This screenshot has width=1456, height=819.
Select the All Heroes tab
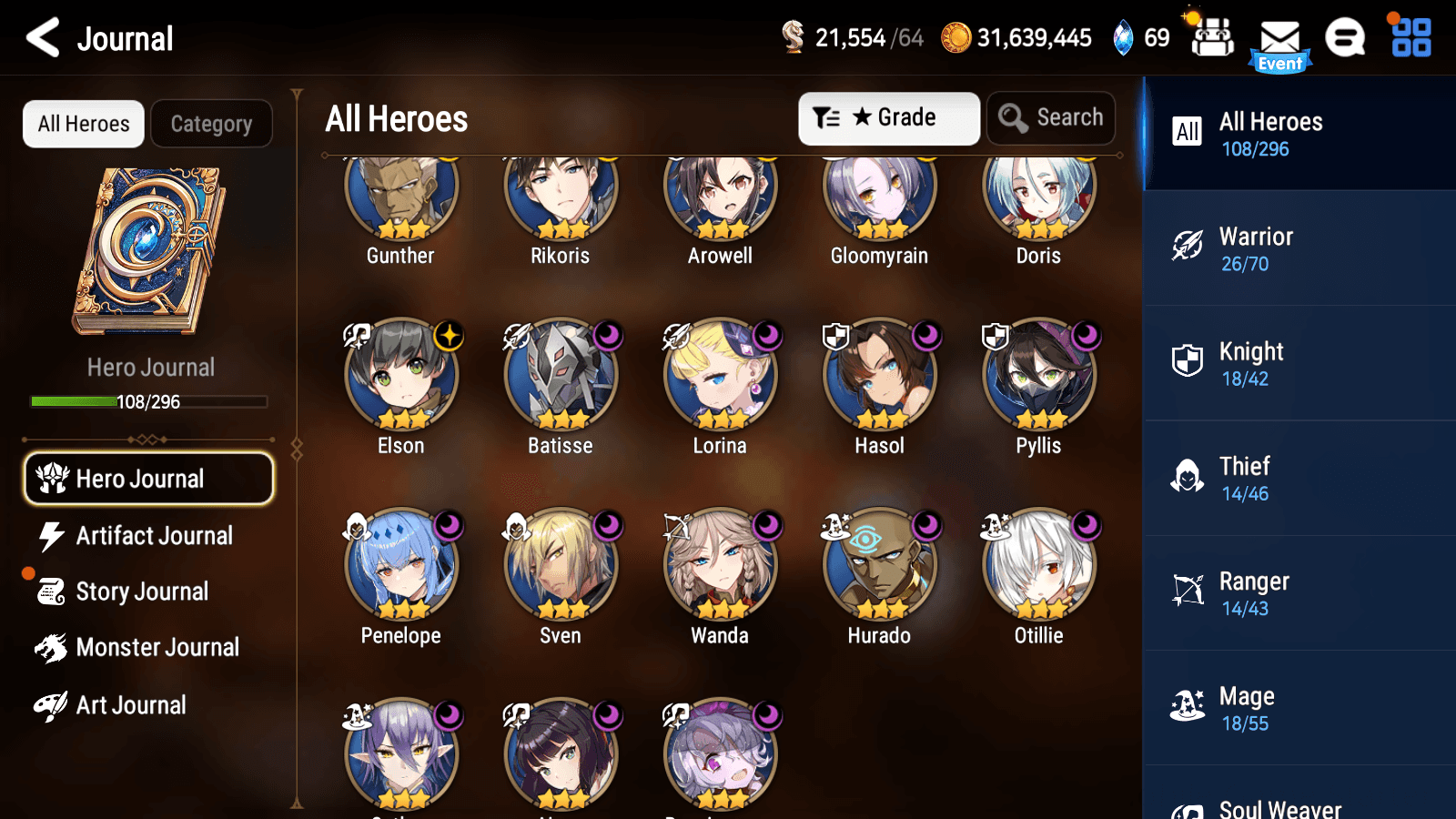83,124
